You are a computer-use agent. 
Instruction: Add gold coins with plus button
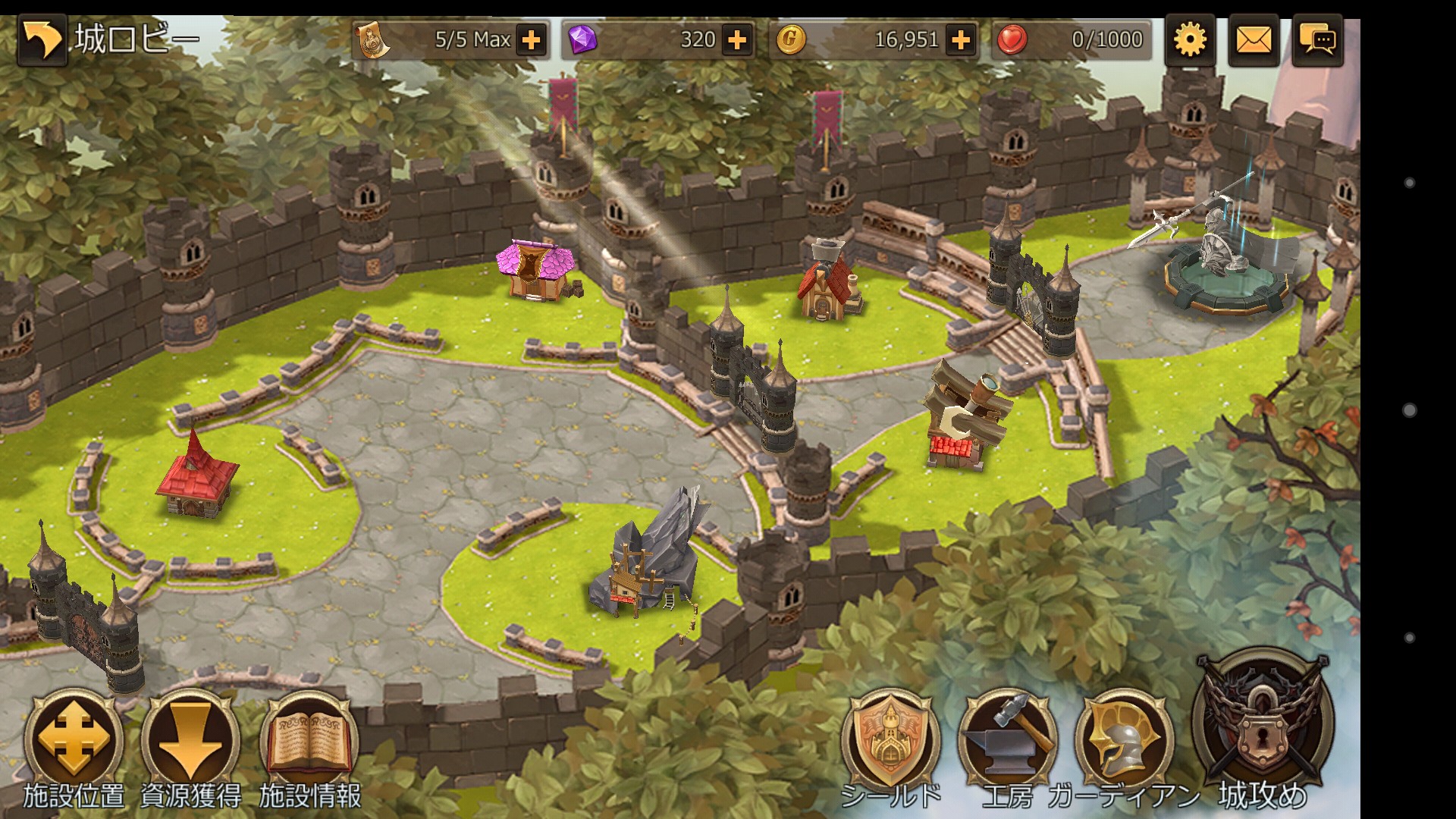point(961,40)
